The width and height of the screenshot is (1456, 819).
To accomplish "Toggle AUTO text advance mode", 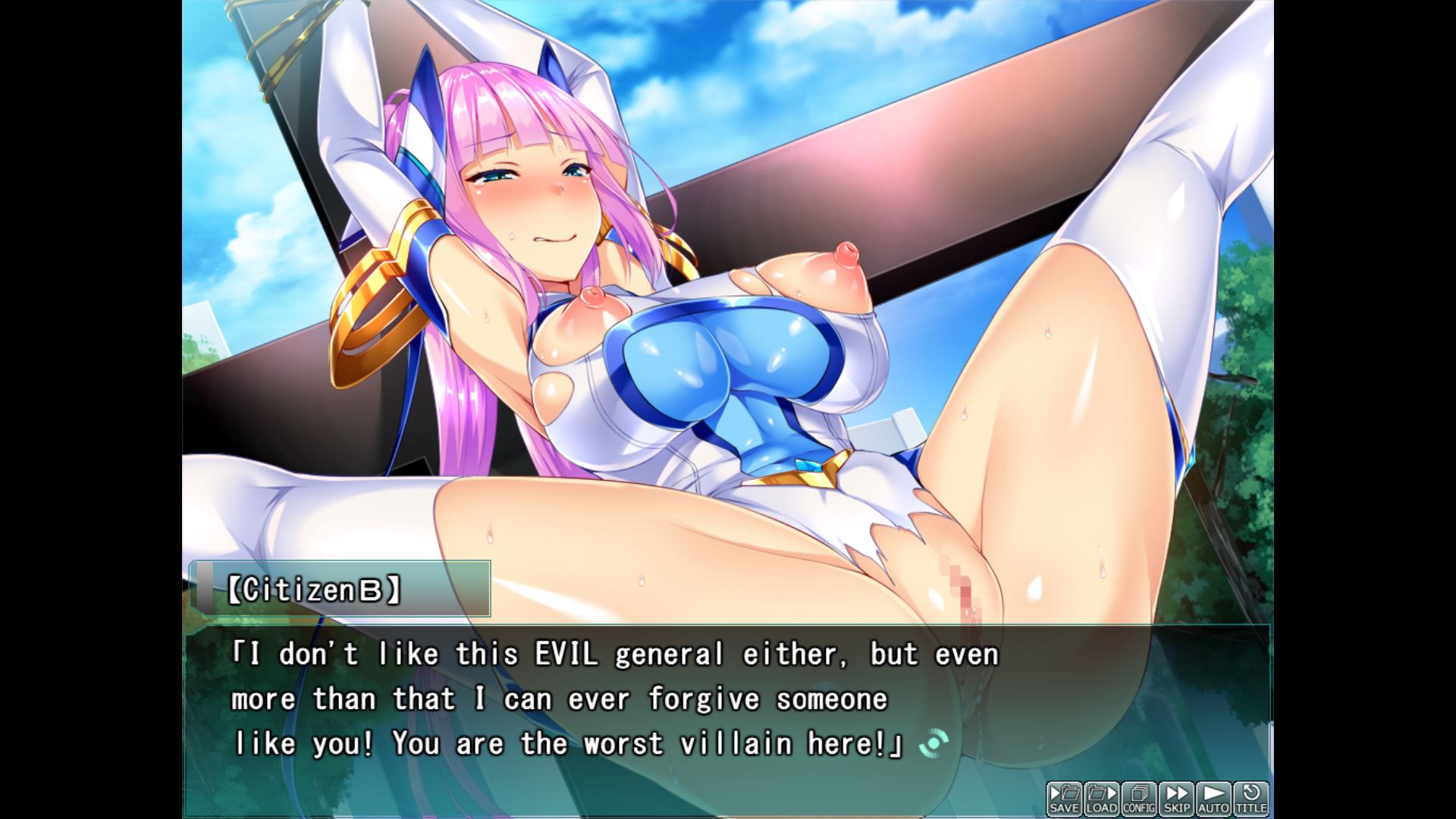I will (x=1213, y=799).
